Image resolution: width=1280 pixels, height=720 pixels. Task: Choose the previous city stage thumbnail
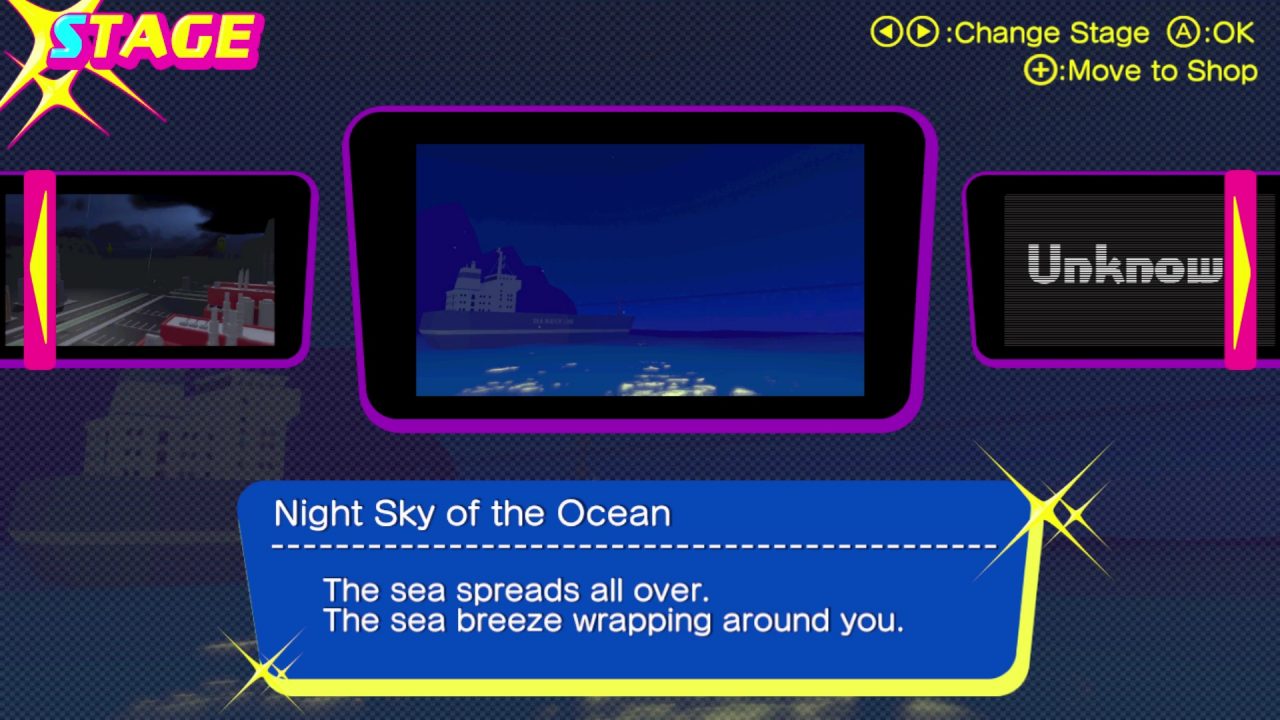165,270
